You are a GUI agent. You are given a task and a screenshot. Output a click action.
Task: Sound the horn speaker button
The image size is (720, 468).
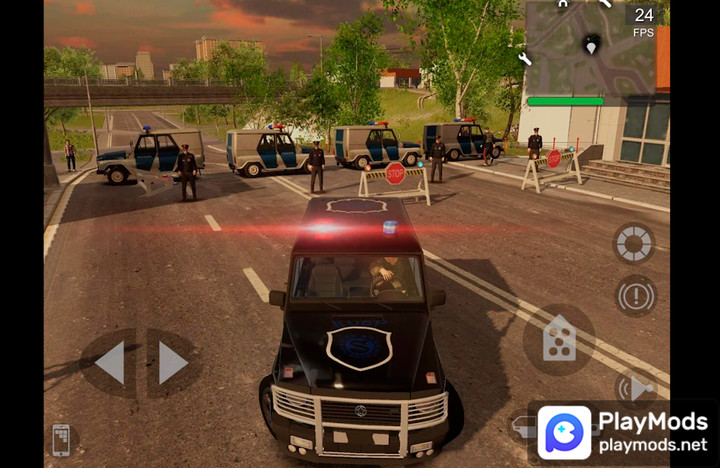click(634, 388)
